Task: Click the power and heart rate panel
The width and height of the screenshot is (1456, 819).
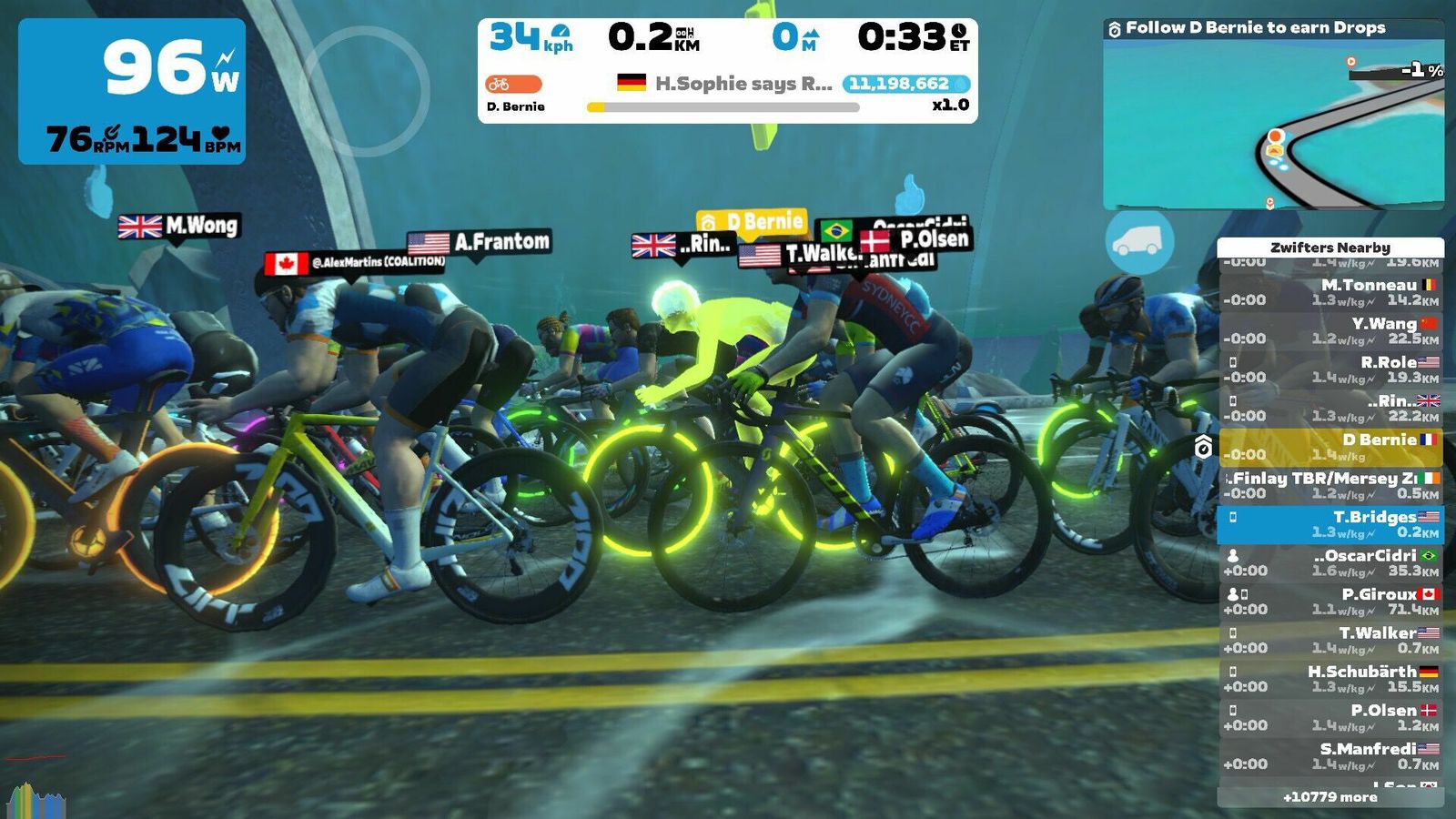Action: 132,91
